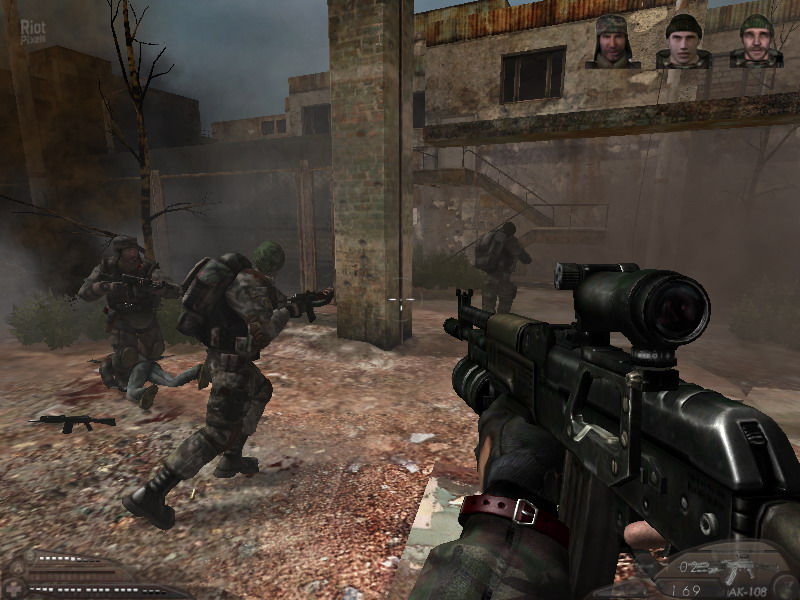Select the squadmate in the black beanie
This screenshot has height=600, width=800.
click(684, 42)
